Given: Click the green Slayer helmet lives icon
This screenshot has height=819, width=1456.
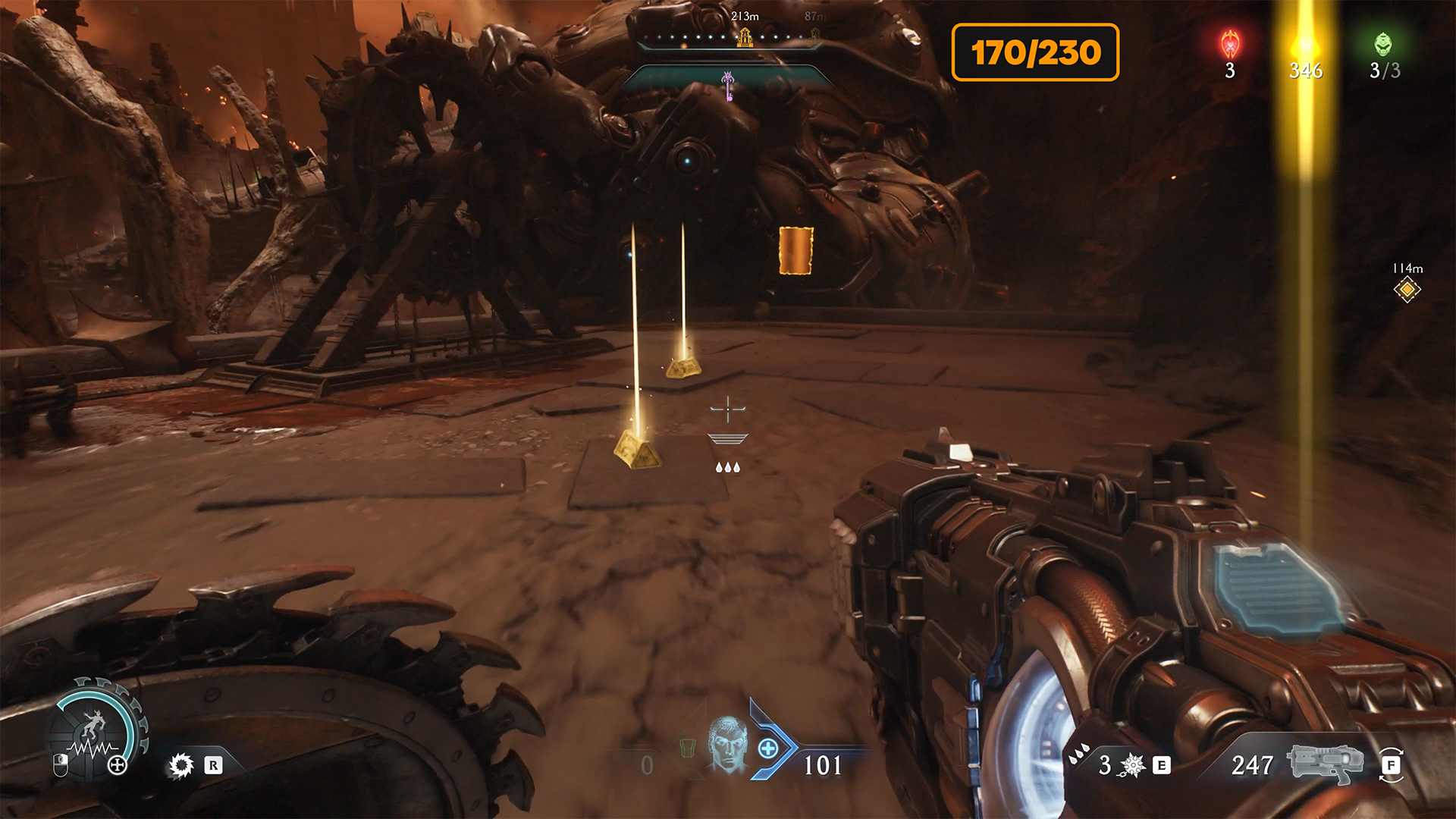Looking at the screenshot, I should click(x=1384, y=44).
